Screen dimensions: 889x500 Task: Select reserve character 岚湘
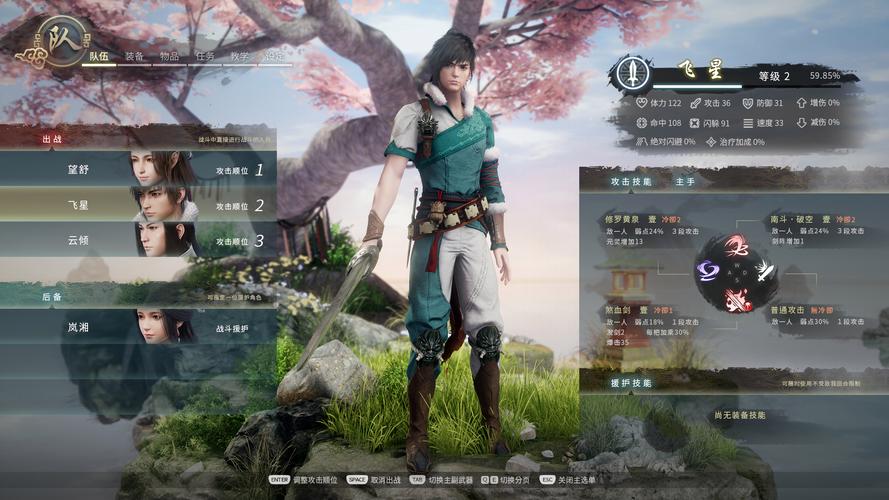138,327
